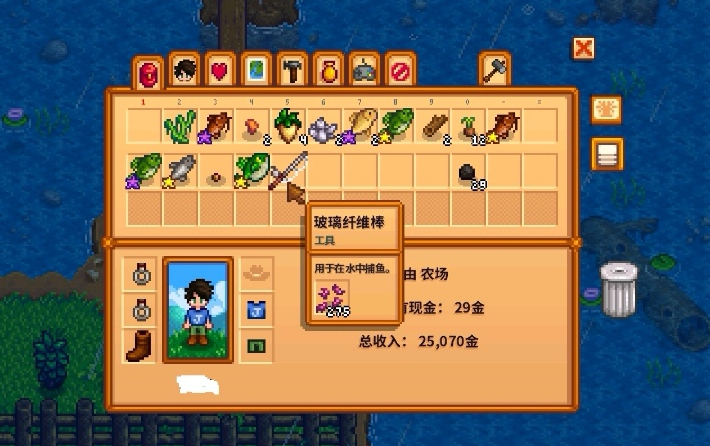710x446 pixels.
Task: Click the equipped boots slot
Action: click(140, 345)
